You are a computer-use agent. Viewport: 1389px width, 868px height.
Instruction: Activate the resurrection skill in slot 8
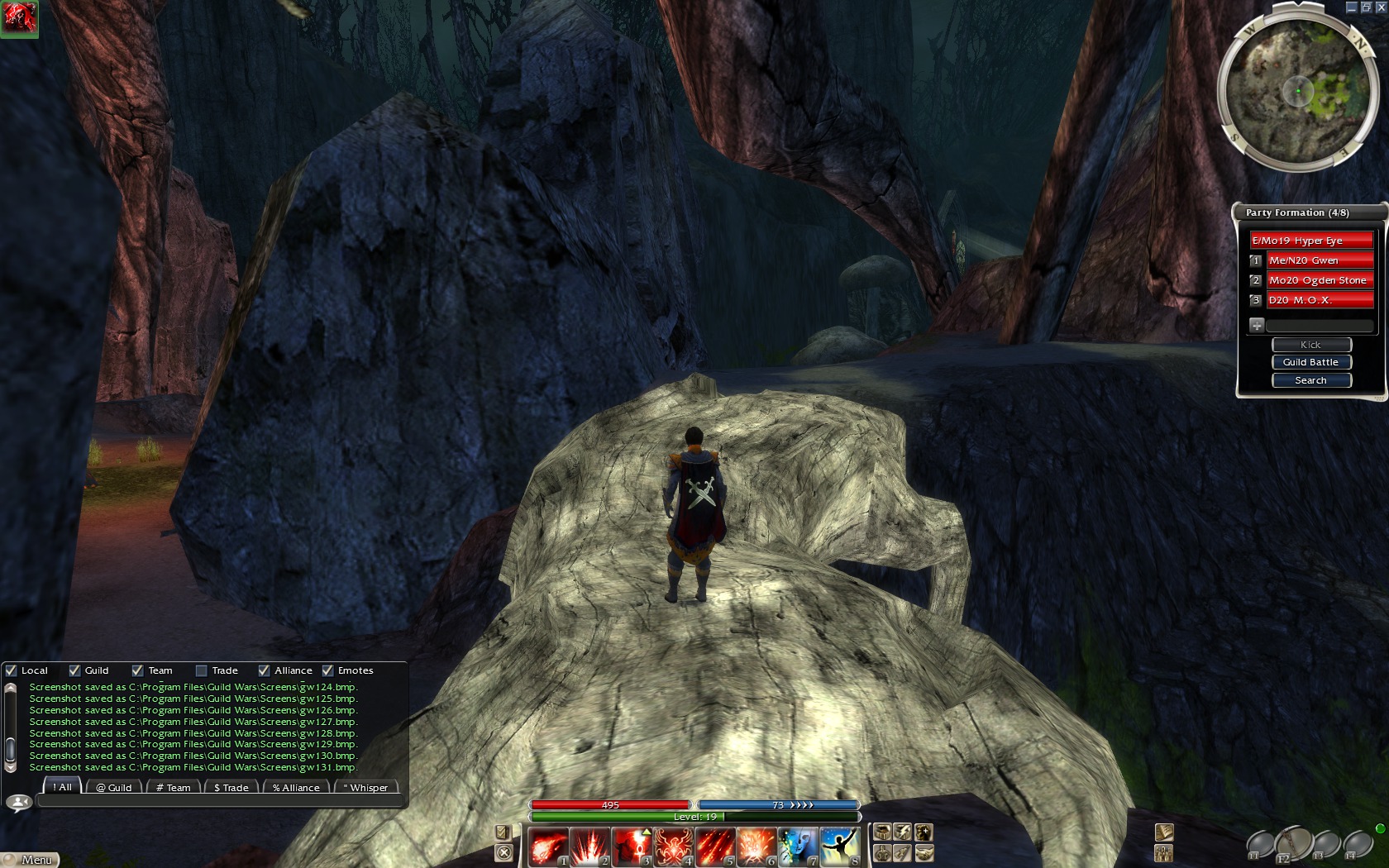(x=839, y=847)
